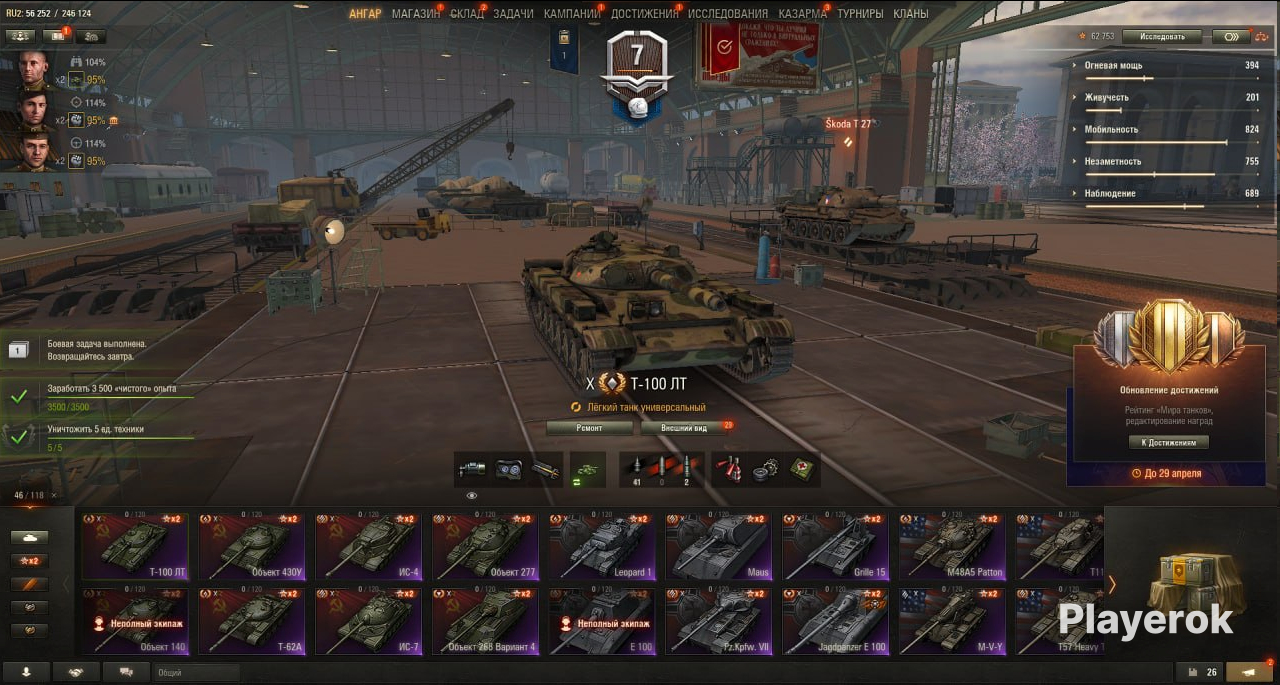Pick the ИС-7 tank
The image size is (1280, 685).
tap(368, 620)
